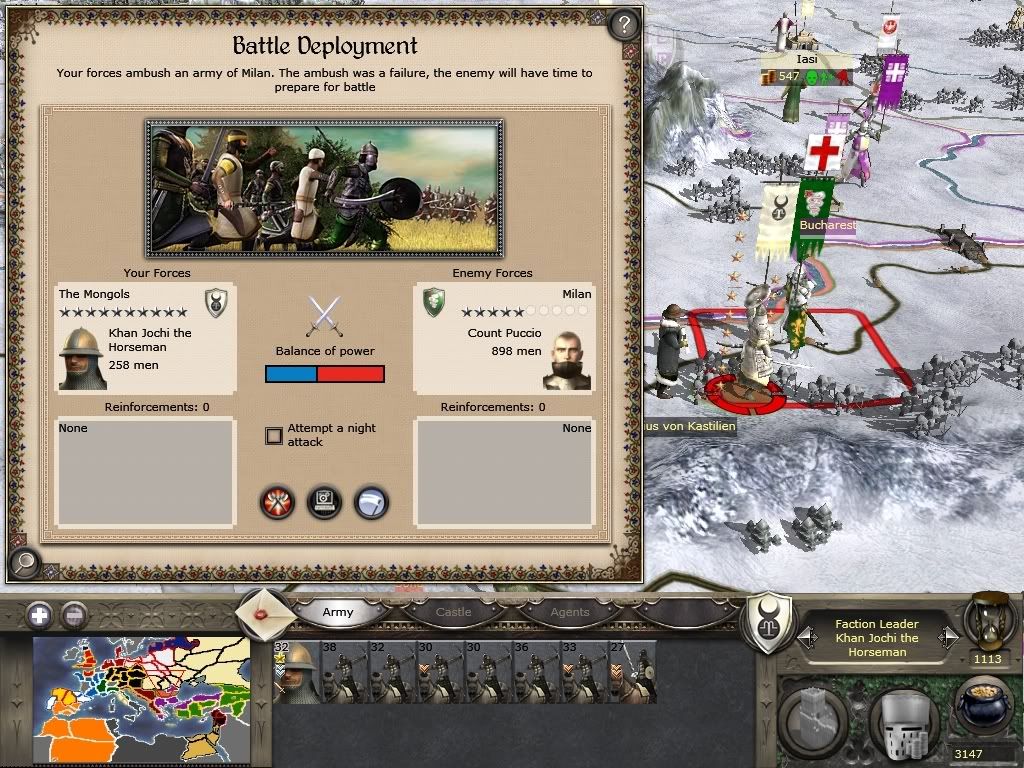The height and width of the screenshot is (768, 1024).
Task: Click the Khan Jochi enemy-facing portrait in Your Forces
Action: [x=82, y=357]
